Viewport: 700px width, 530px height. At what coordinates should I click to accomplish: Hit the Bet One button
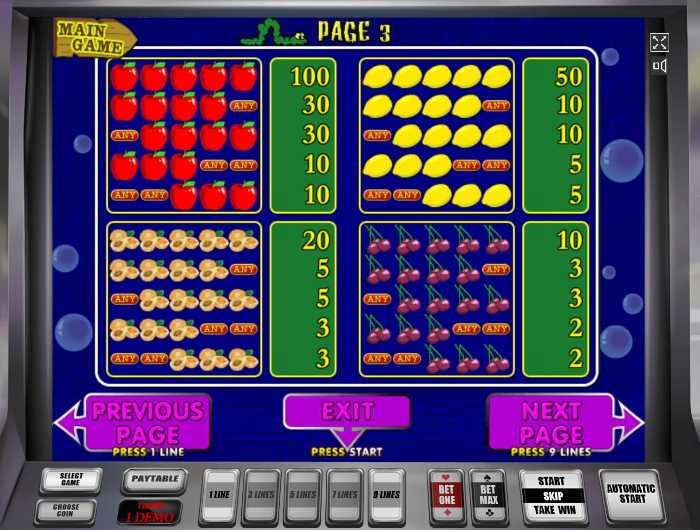click(x=445, y=496)
